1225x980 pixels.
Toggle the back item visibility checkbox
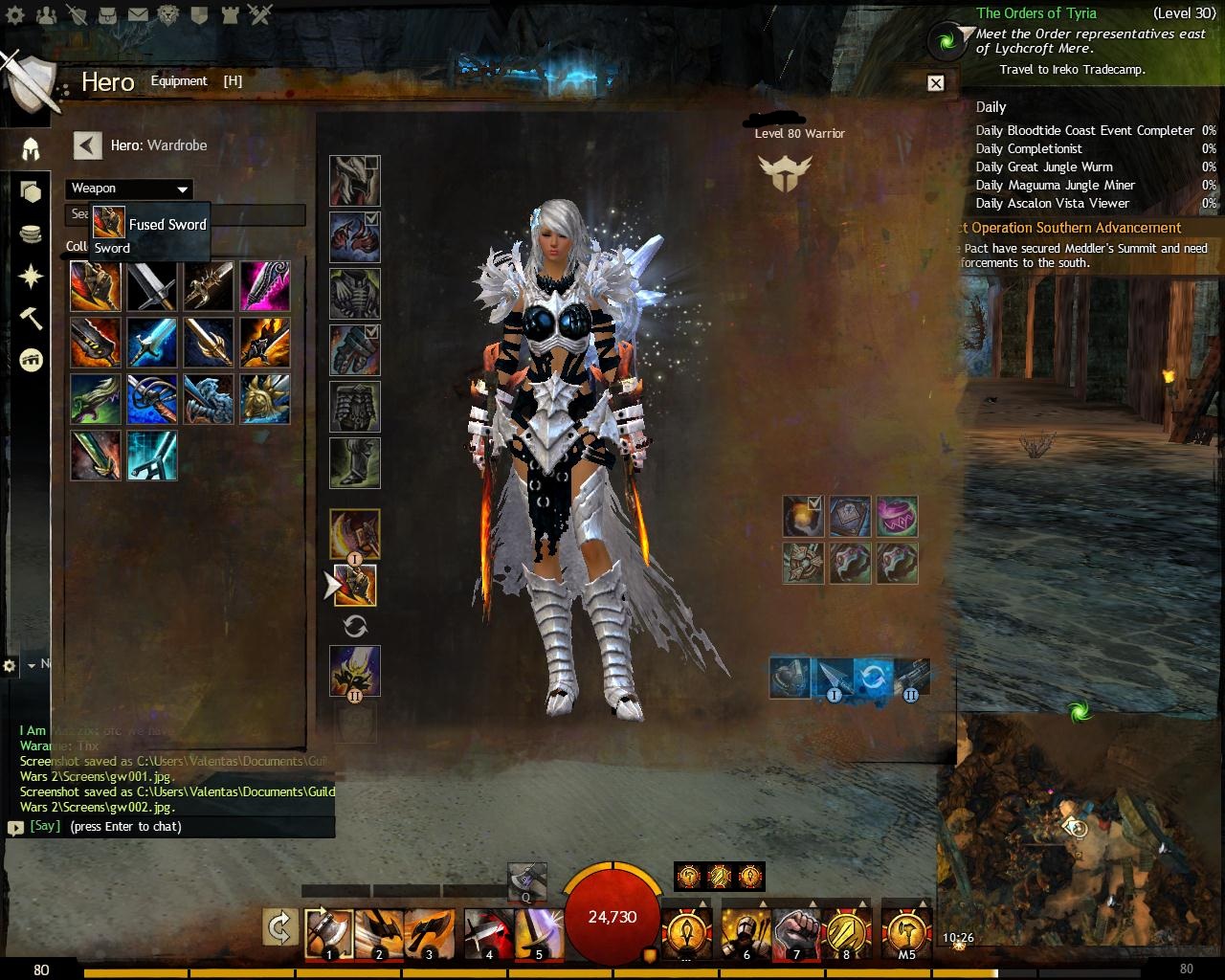point(814,502)
